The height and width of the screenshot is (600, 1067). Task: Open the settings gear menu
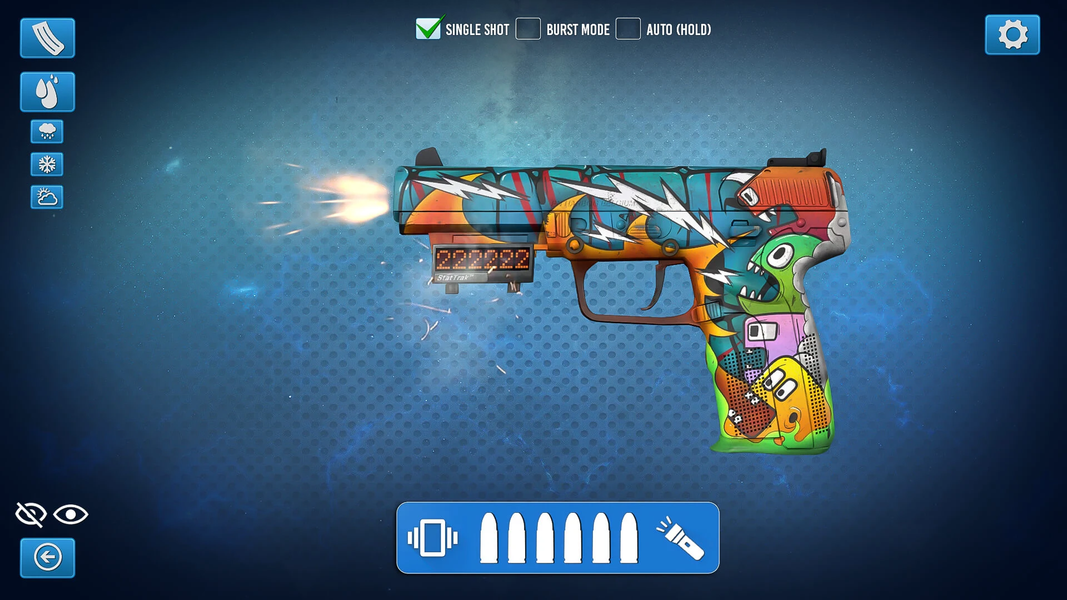[1012, 35]
